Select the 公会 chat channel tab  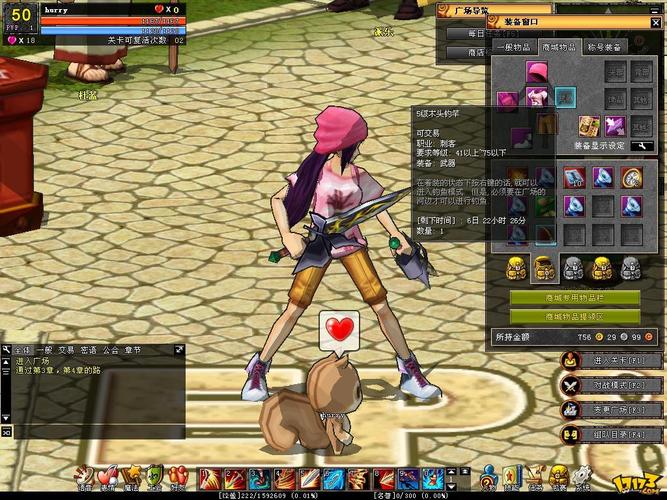click(x=110, y=351)
